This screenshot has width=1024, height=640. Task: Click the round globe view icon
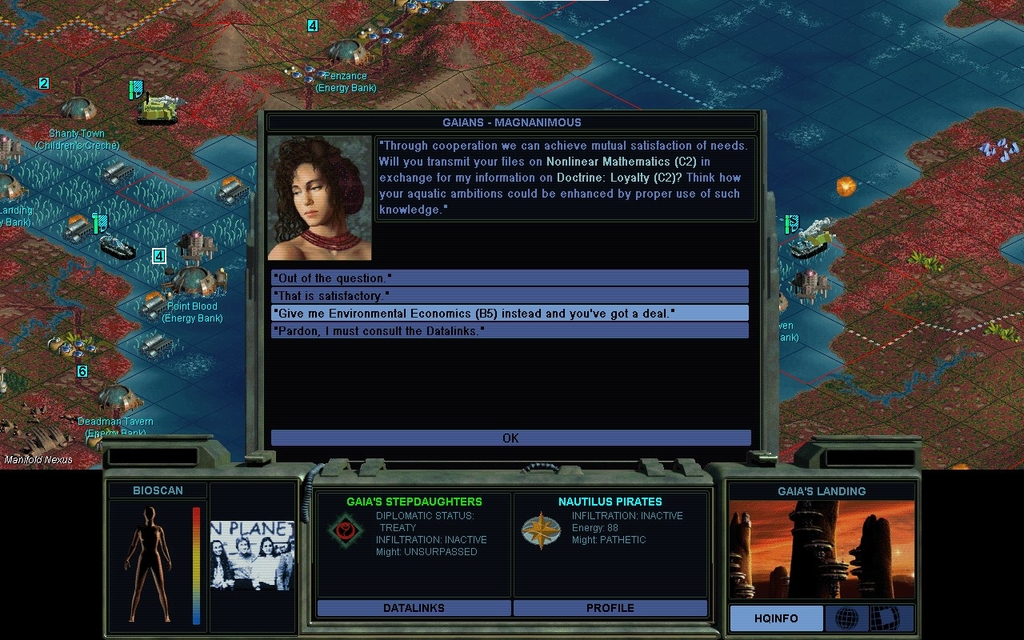coord(846,618)
